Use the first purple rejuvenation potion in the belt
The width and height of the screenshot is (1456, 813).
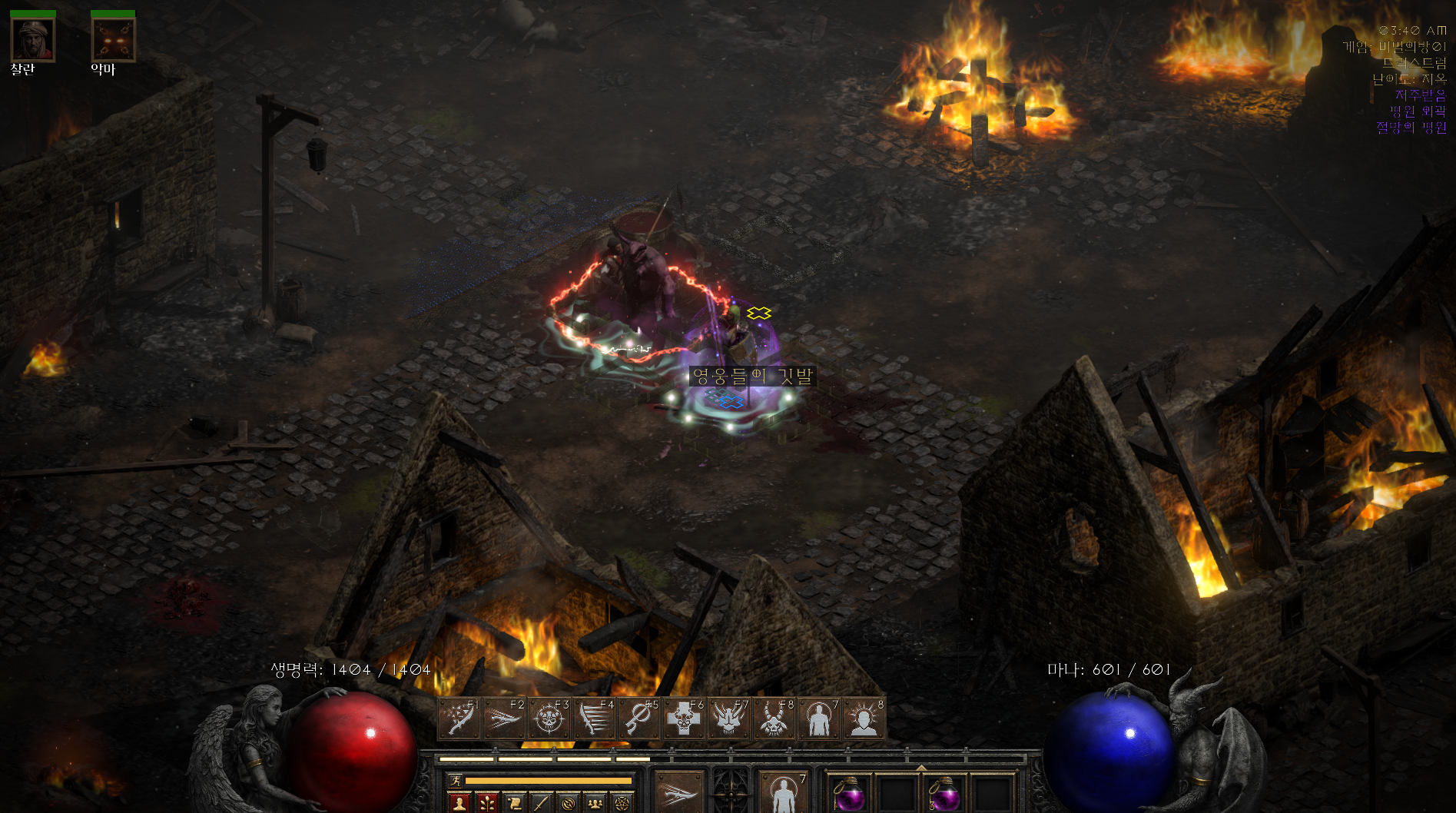[x=850, y=795]
